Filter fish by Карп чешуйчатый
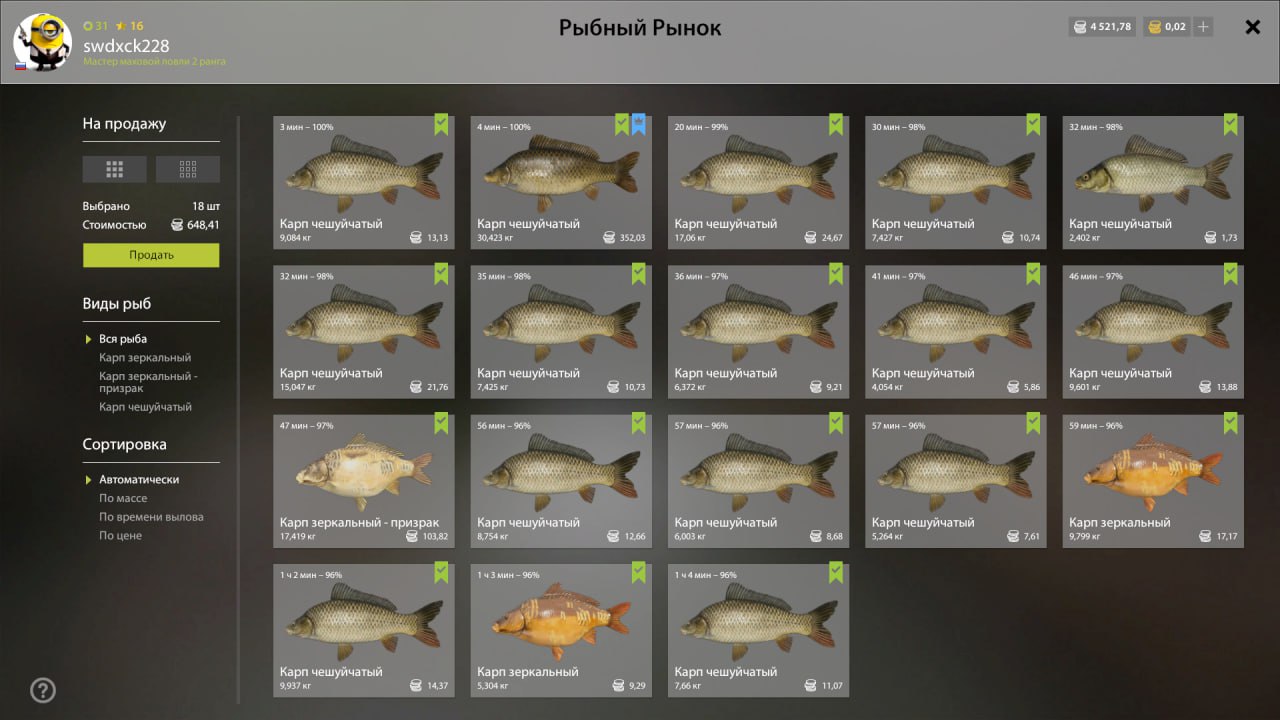Screen dimensions: 1280x720 tap(145, 407)
